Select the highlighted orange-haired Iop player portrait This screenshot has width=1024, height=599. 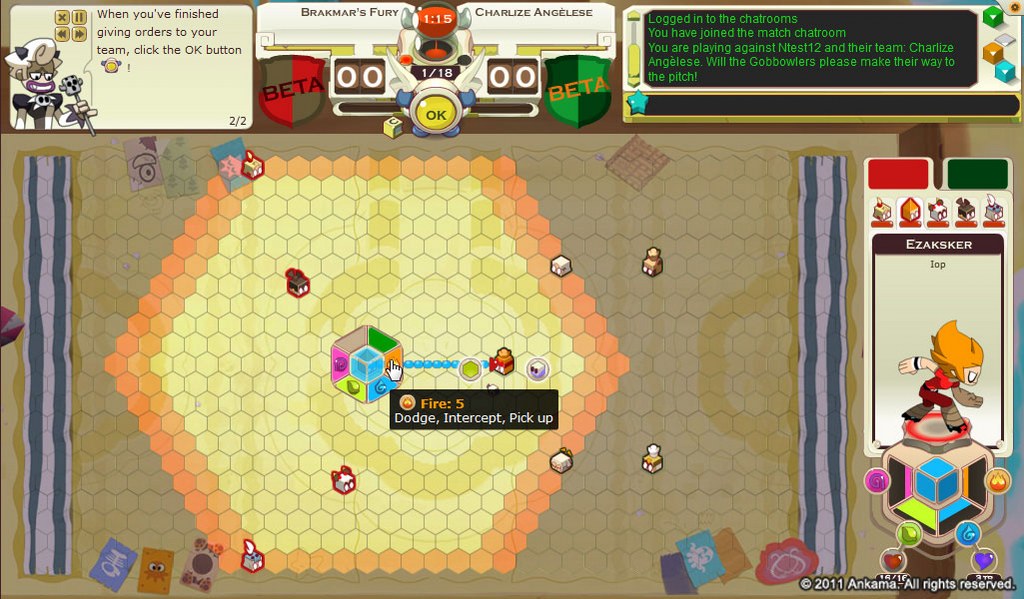coord(910,210)
